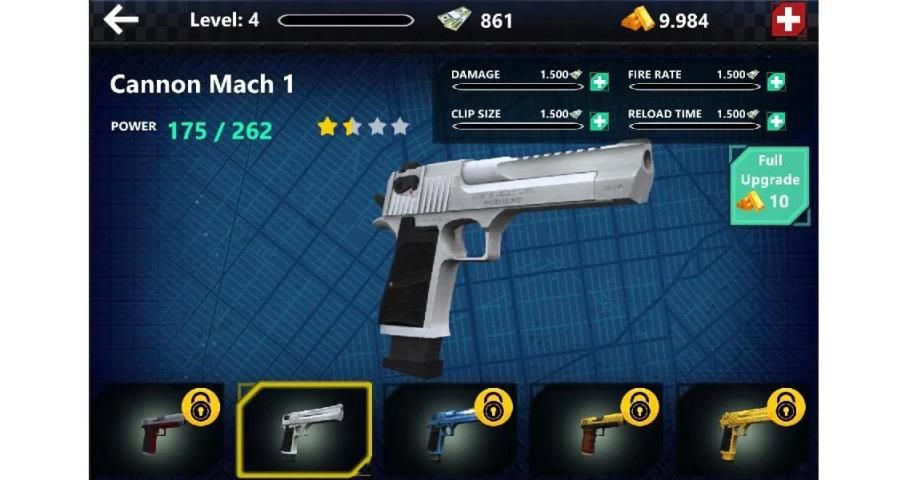This screenshot has height=480, width=909.
Task: Upgrade Fire Rate with its green plus
Action: (776, 82)
